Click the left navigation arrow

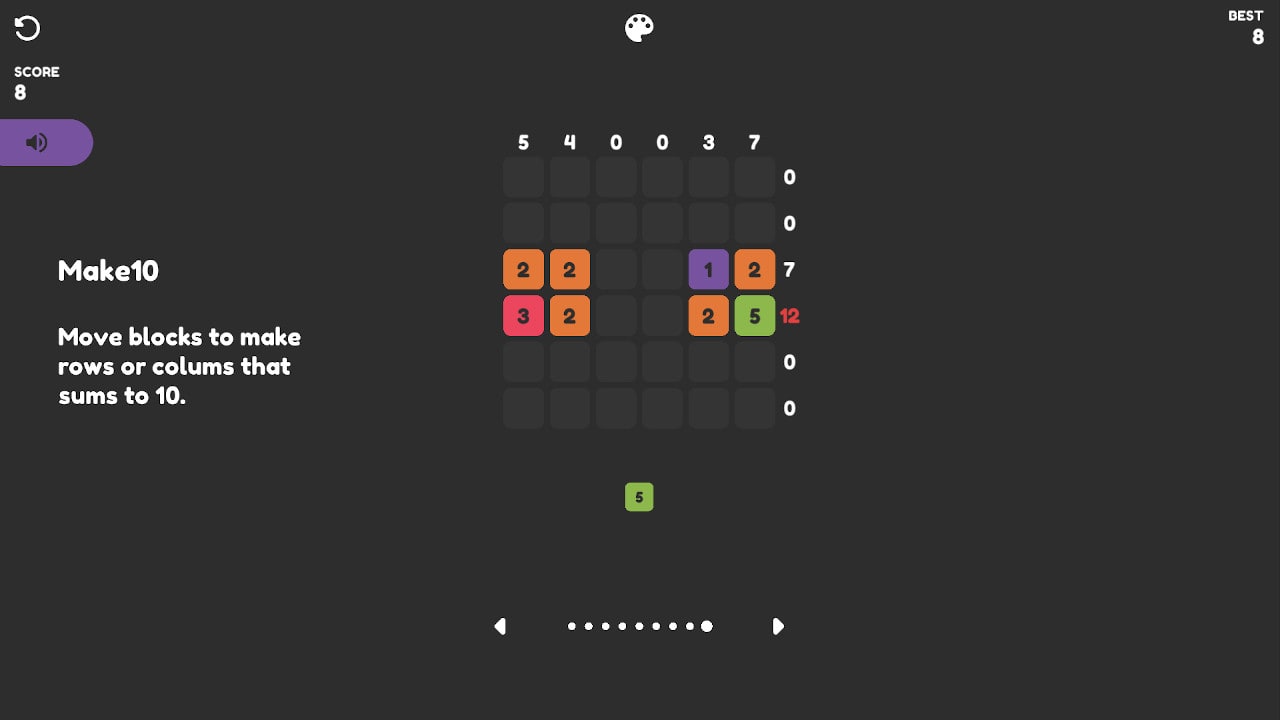click(500, 626)
